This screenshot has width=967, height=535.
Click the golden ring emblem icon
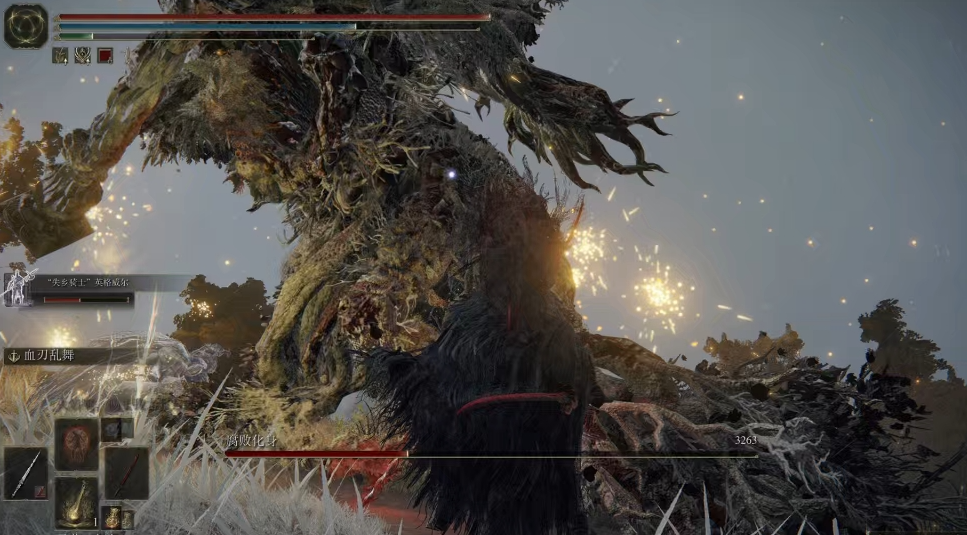26,26
